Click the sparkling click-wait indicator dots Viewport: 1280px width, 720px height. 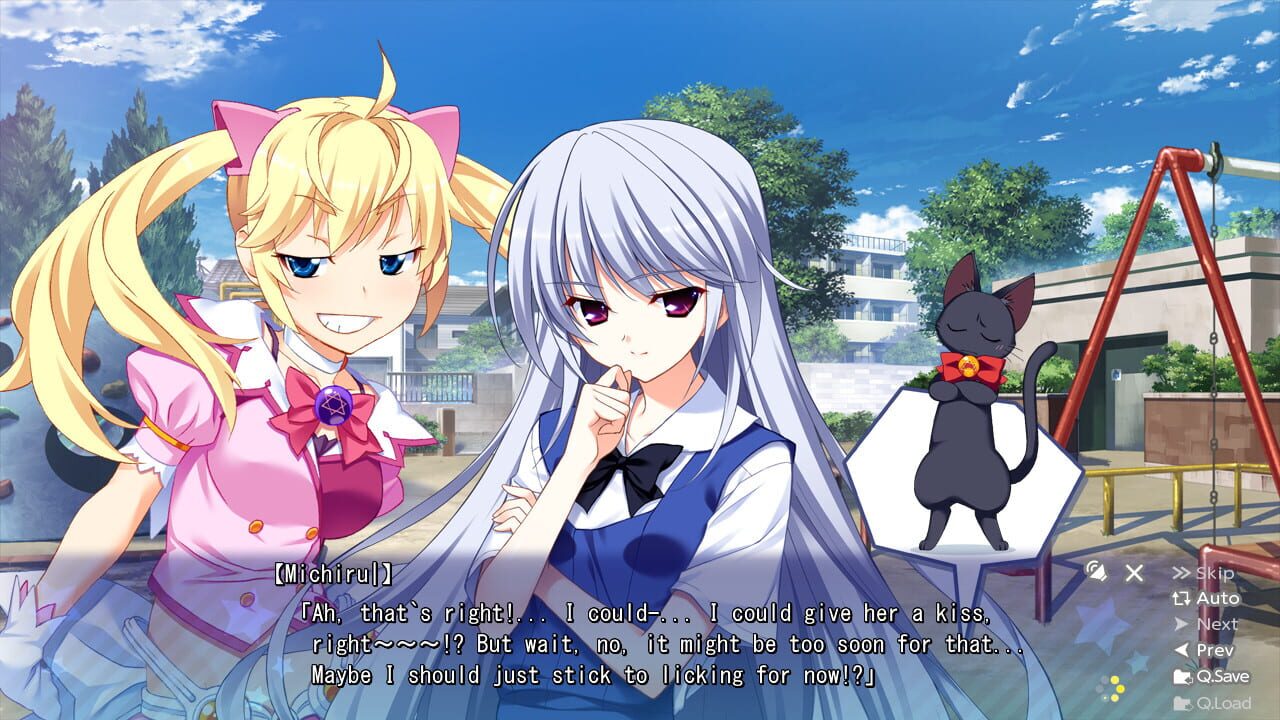pos(1112,687)
